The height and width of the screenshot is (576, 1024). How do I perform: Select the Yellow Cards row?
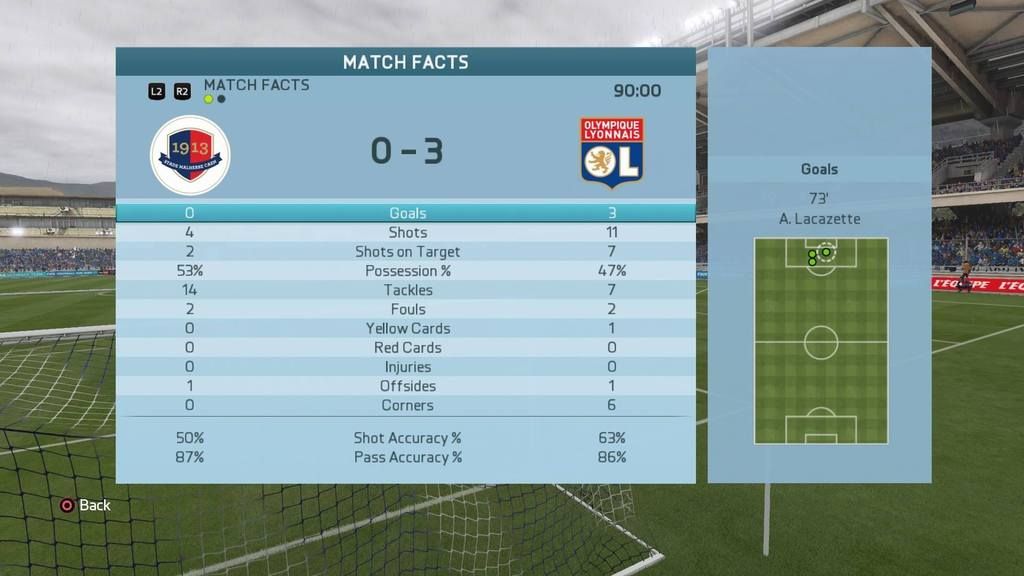pyautogui.click(x=407, y=328)
